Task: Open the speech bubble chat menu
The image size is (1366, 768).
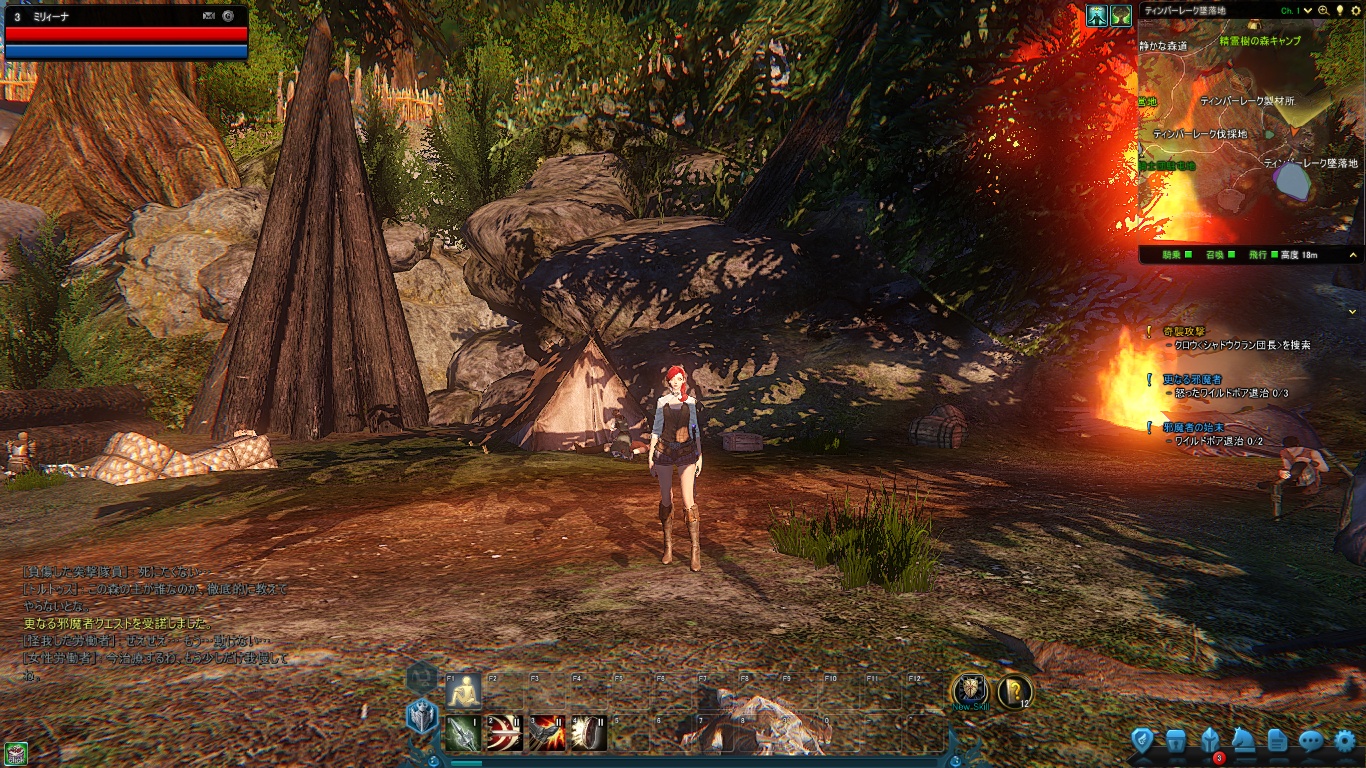Action: 1311,741
